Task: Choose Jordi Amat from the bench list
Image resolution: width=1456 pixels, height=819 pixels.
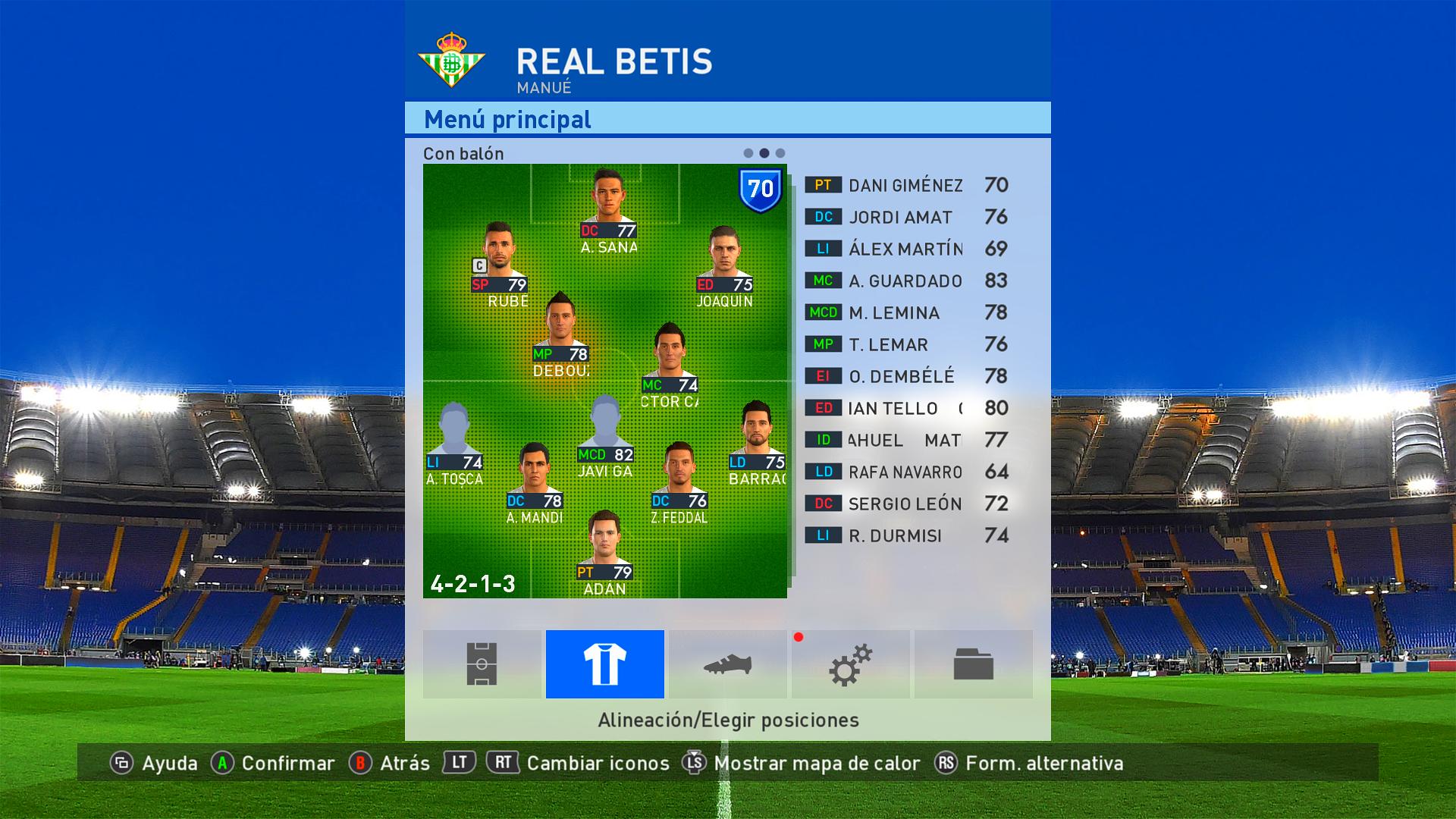Action: (x=906, y=217)
